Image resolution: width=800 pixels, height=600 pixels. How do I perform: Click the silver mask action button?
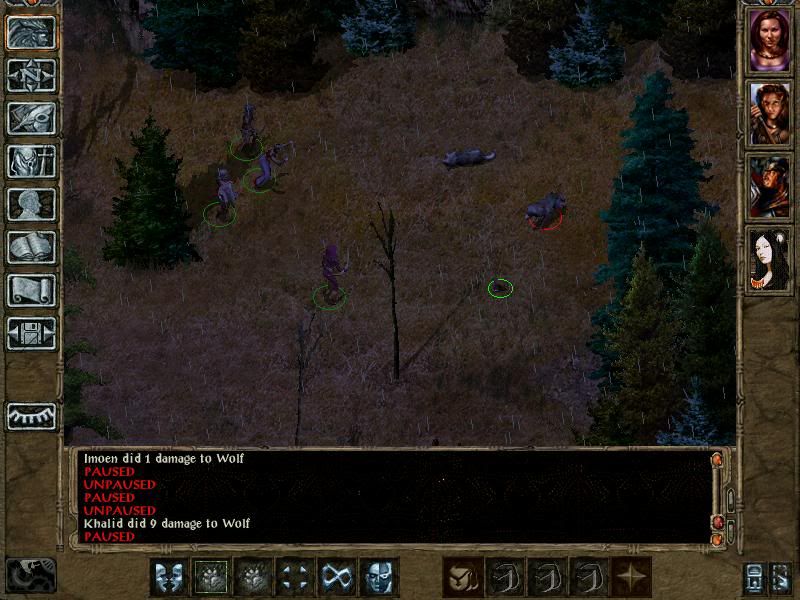(379, 577)
